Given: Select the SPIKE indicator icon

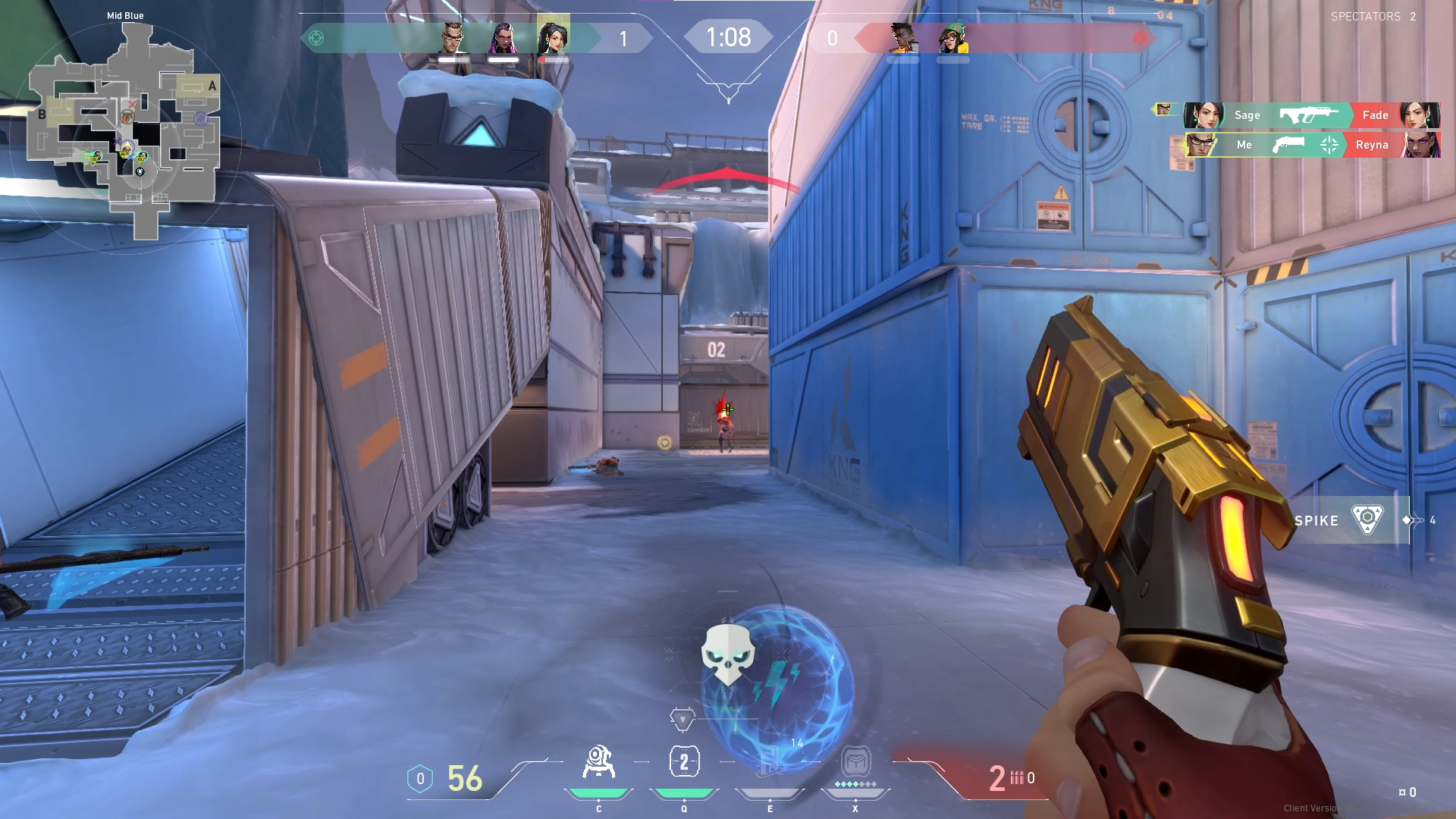Looking at the screenshot, I should [1367, 520].
